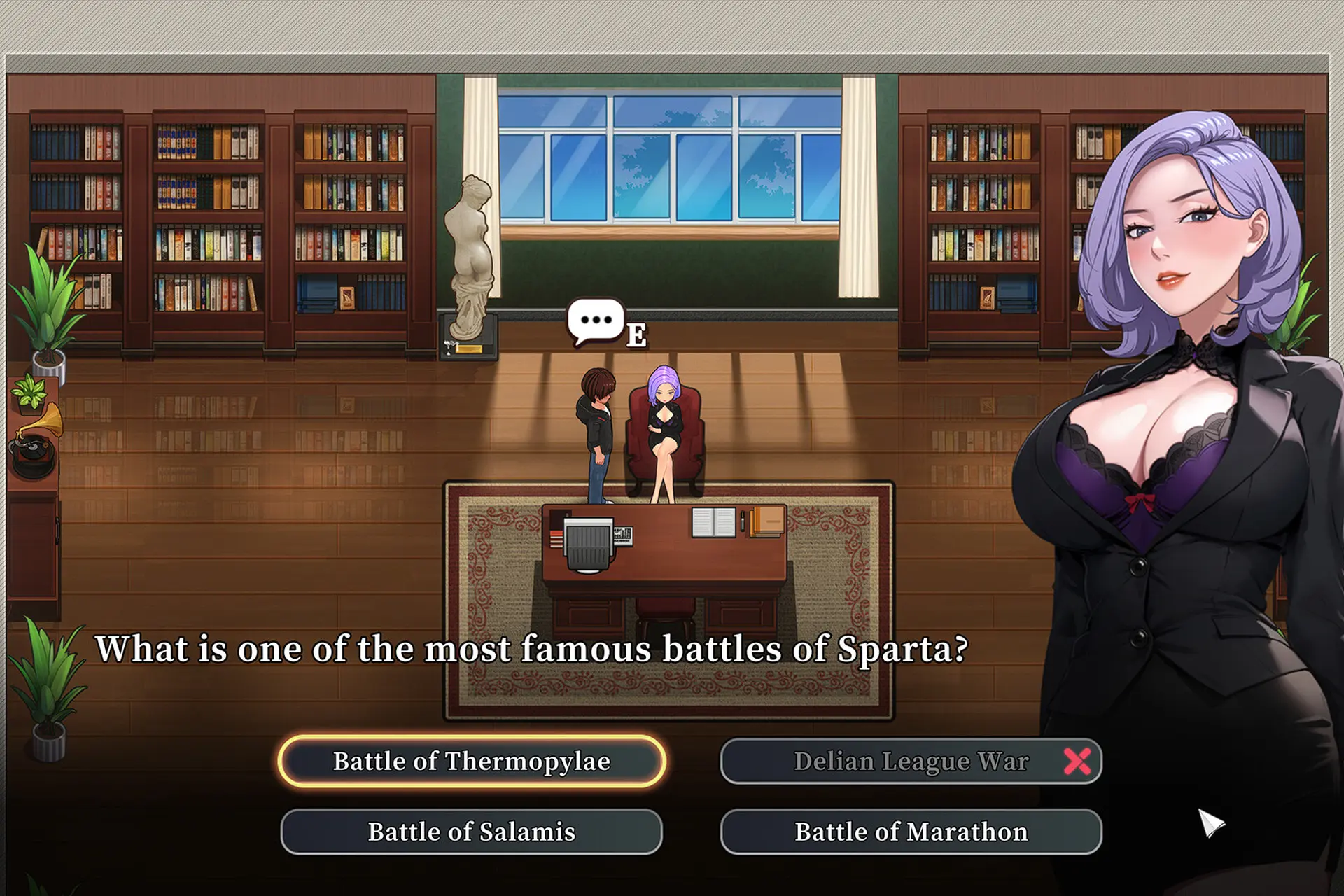Click the orange folder on the desk
This screenshot has width=1344, height=896.
tap(765, 521)
